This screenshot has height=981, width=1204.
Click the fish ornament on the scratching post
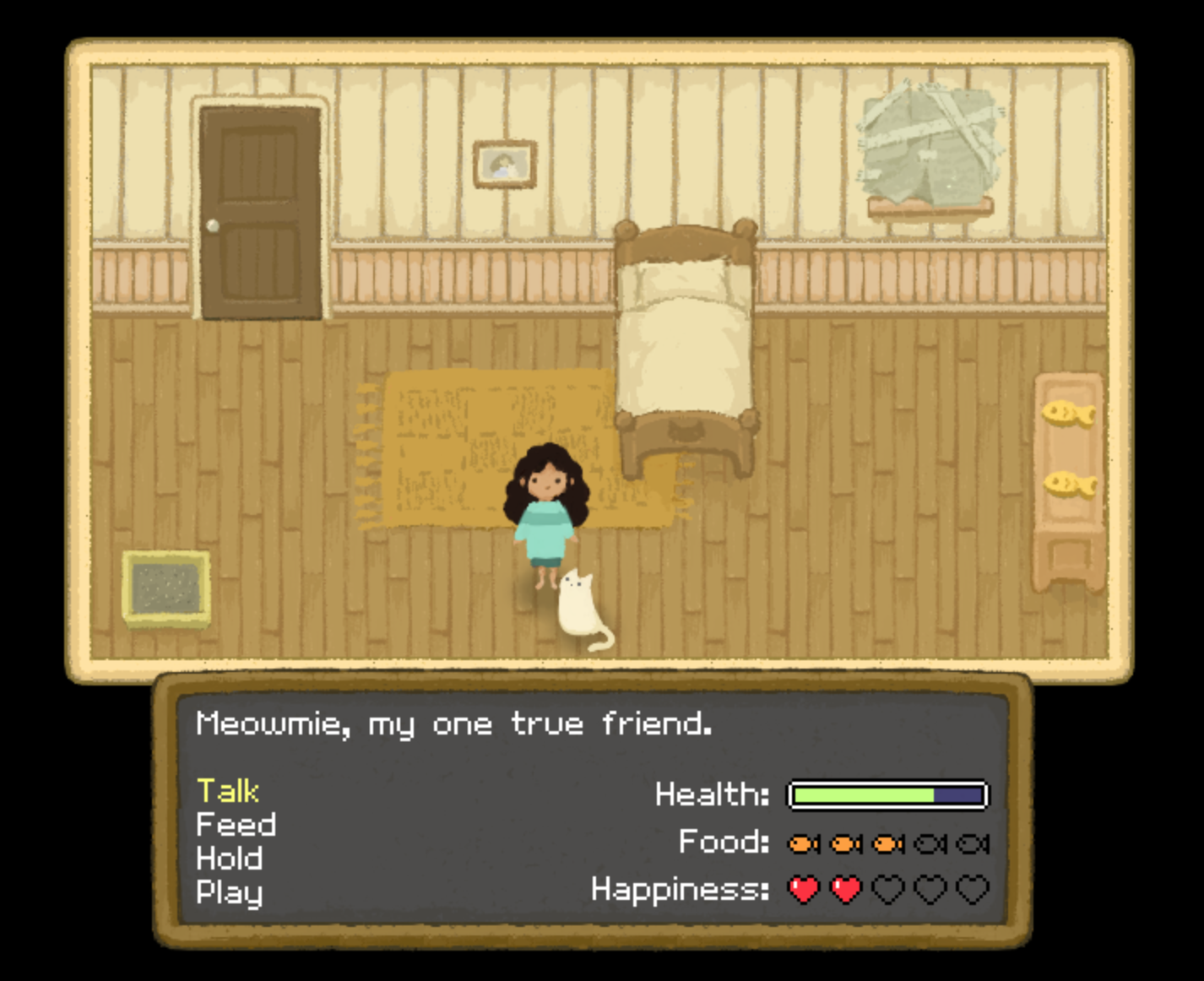point(1068,415)
